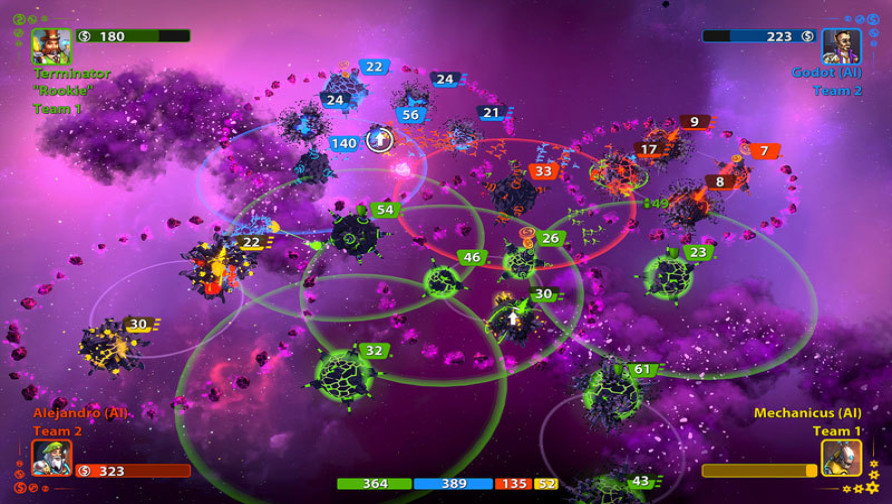The height and width of the screenshot is (504, 892).
Task: Click Alejandro (AI) player portrait
Action: tap(51, 457)
